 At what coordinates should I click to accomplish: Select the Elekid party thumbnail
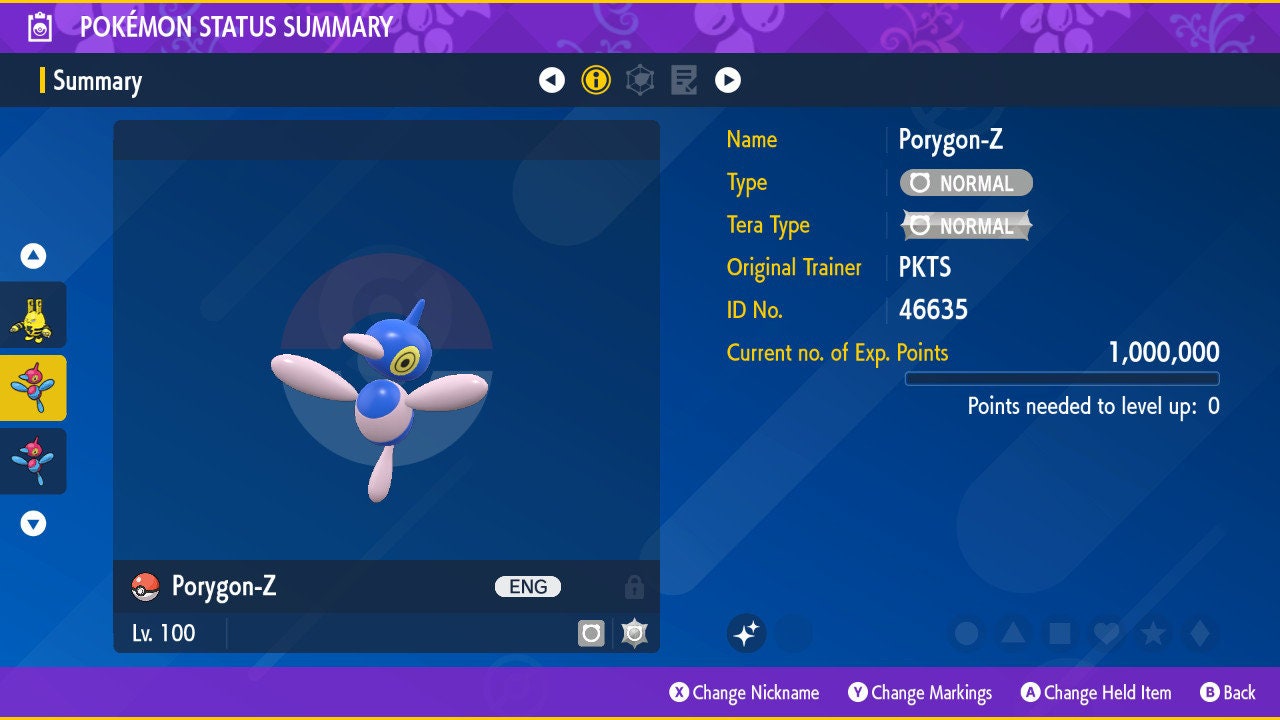click(33, 315)
